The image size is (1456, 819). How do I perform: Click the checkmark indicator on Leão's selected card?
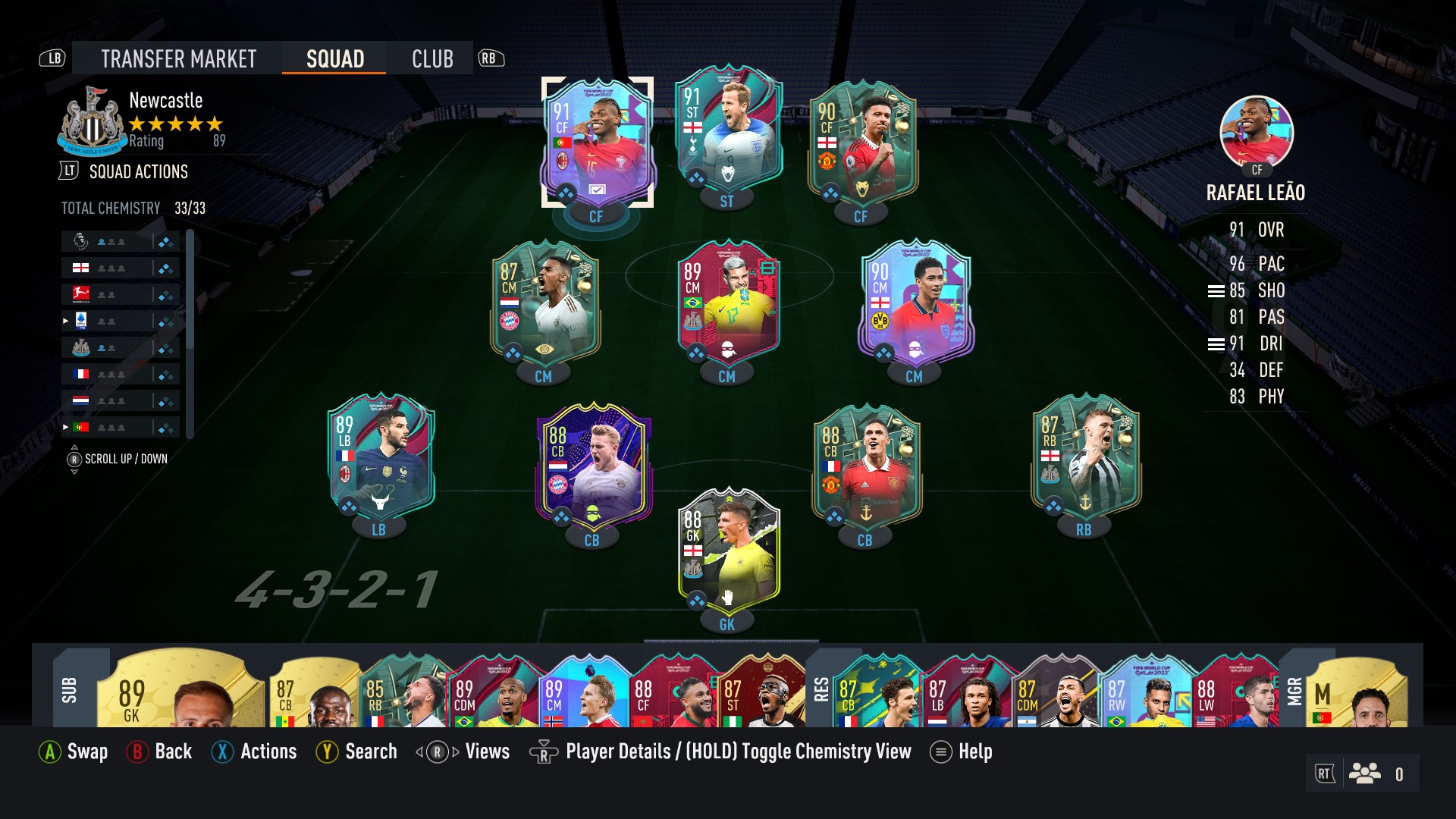597,189
